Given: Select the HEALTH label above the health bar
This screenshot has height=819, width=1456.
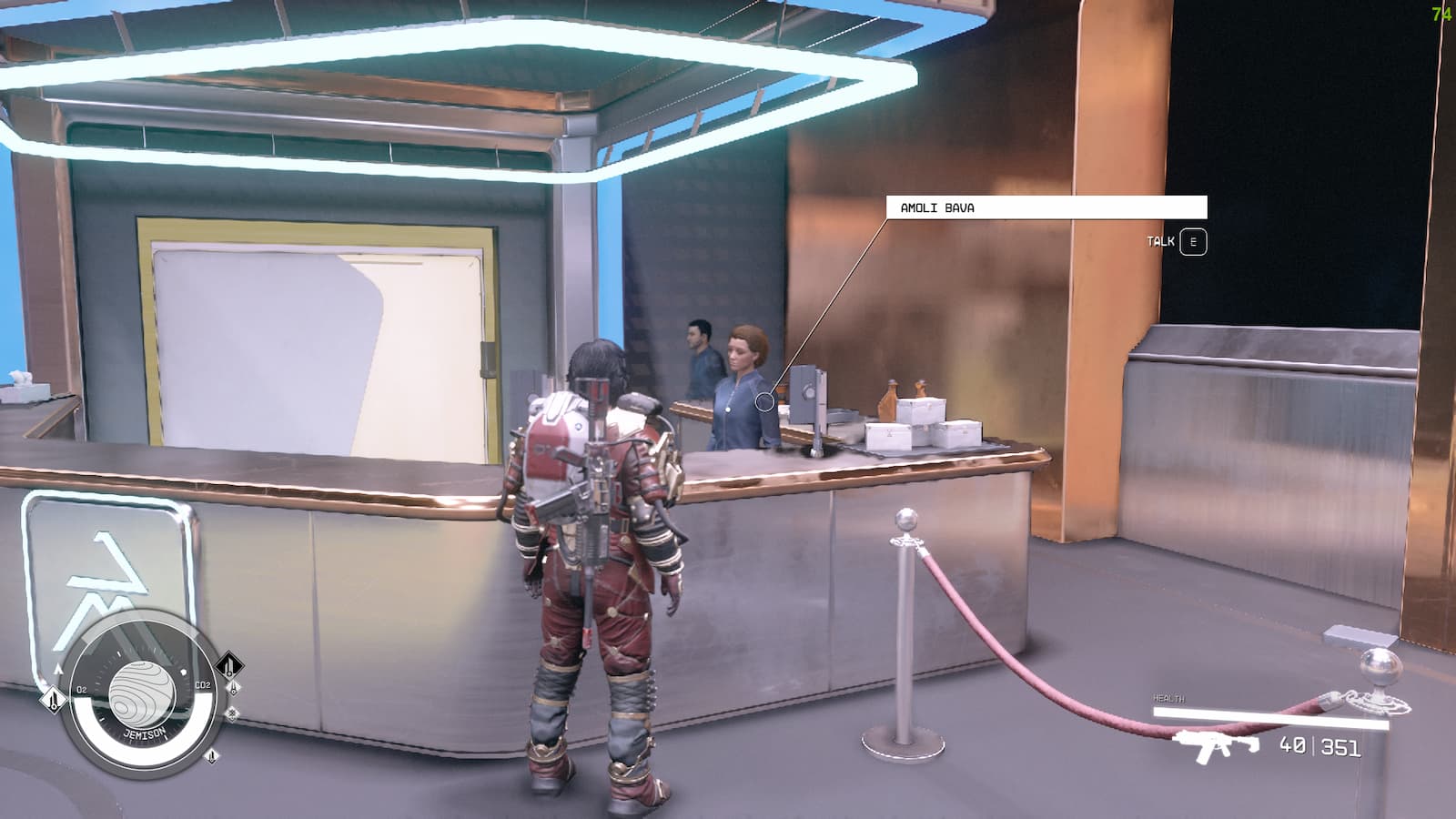Looking at the screenshot, I should (1168, 698).
